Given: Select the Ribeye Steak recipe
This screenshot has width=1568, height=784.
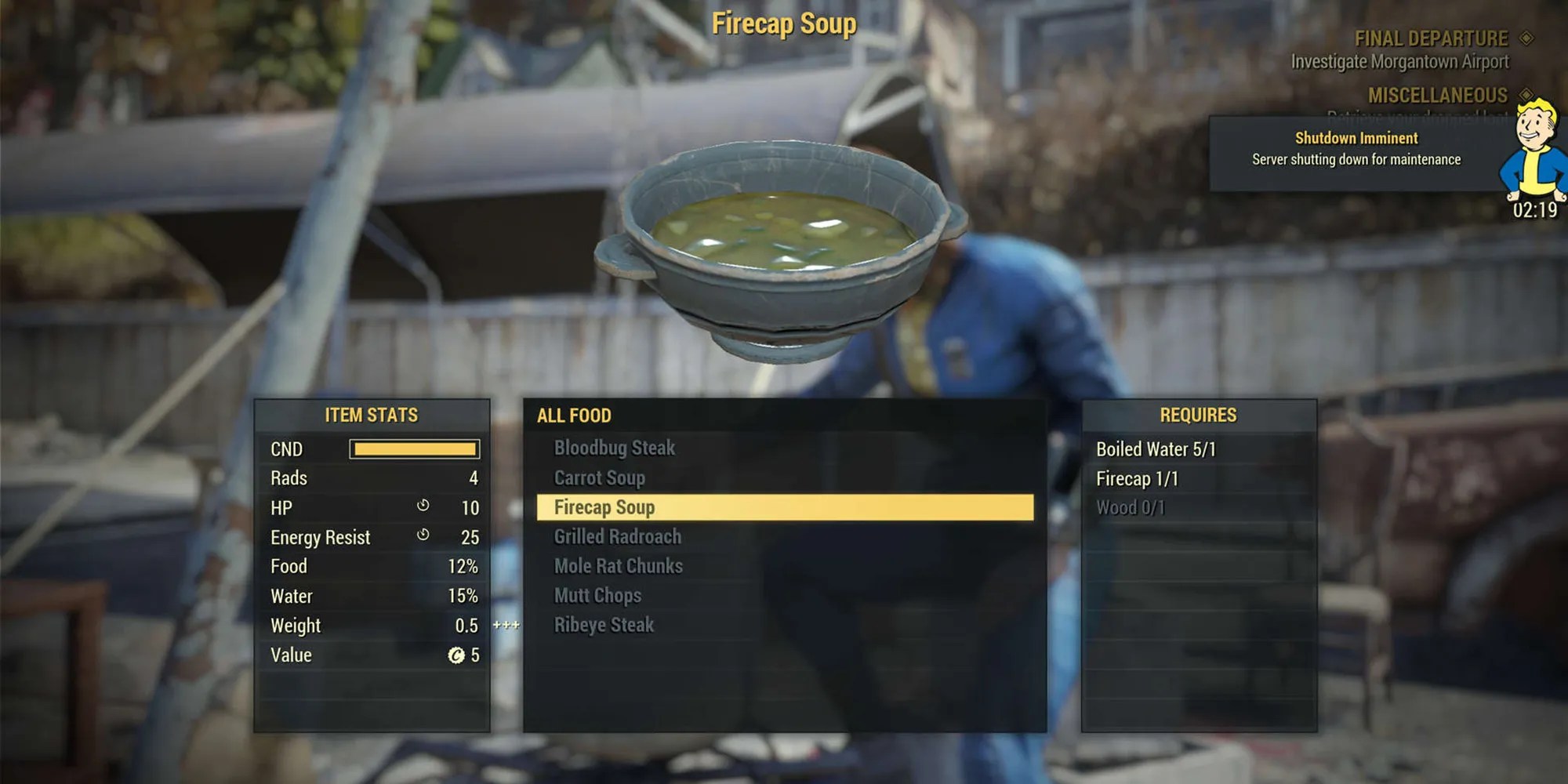Looking at the screenshot, I should 605,625.
